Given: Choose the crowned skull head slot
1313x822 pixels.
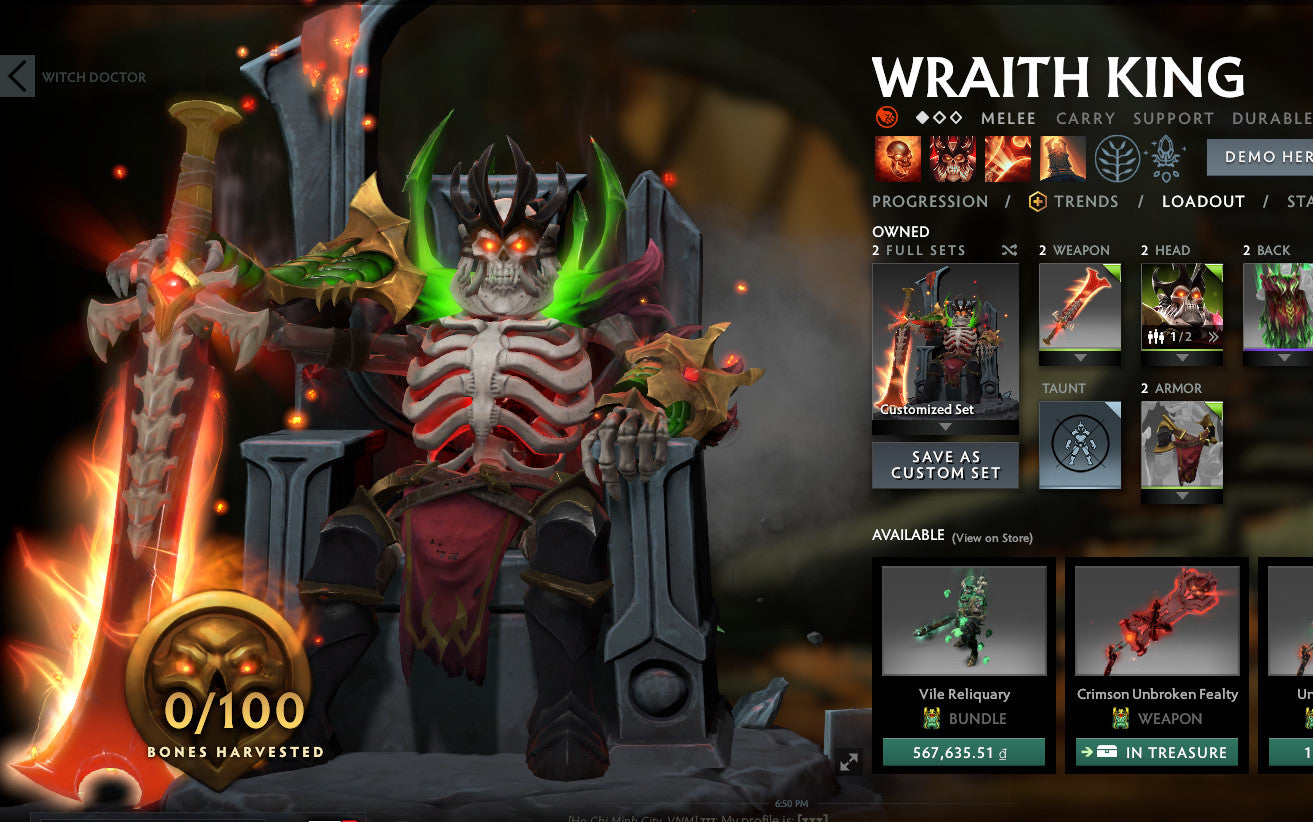Looking at the screenshot, I should [x=1182, y=305].
